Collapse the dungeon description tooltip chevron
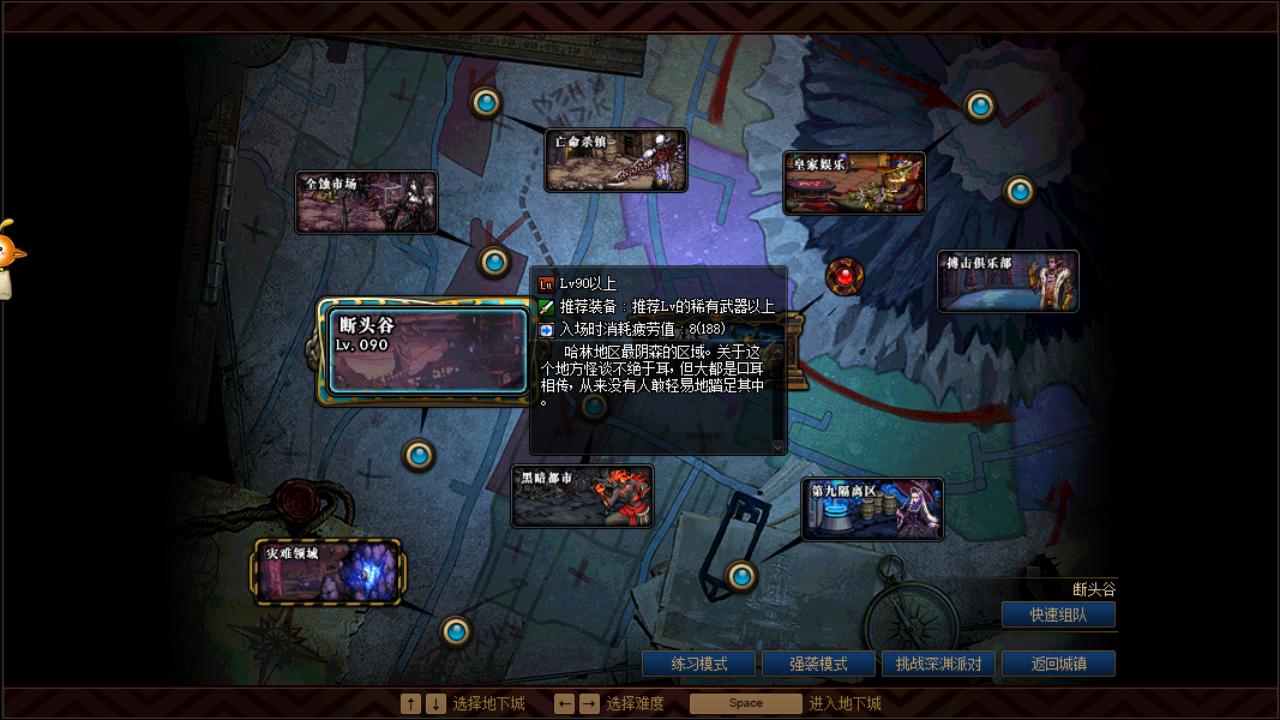The image size is (1280, 720). [x=780, y=447]
